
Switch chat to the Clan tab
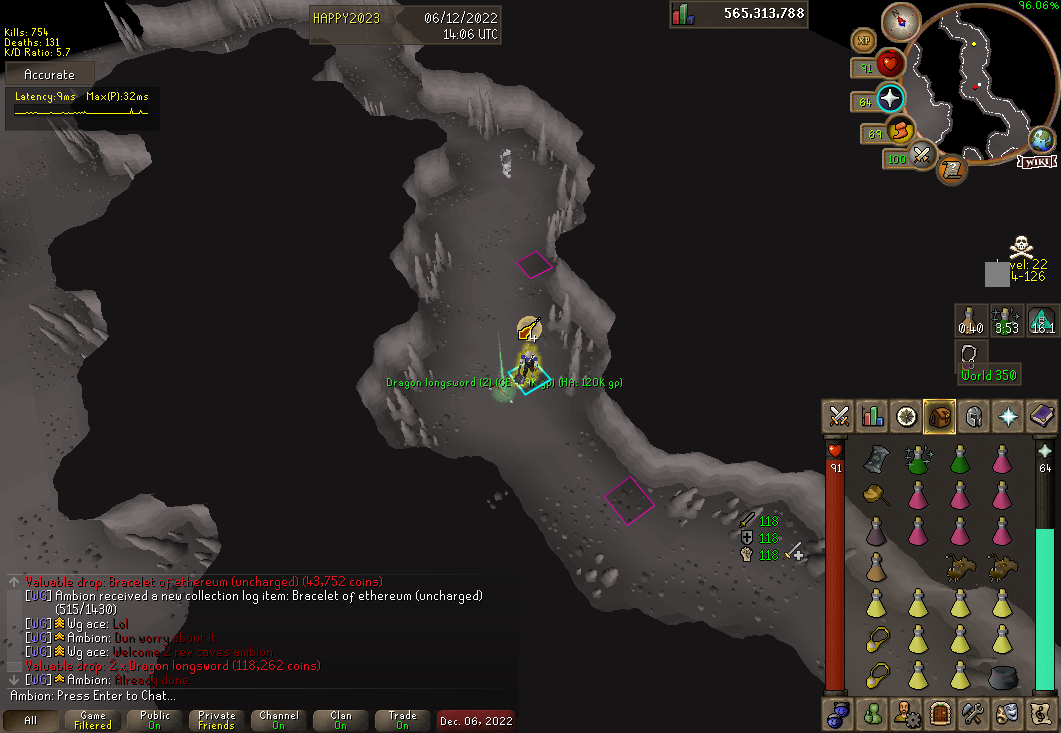pos(341,720)
